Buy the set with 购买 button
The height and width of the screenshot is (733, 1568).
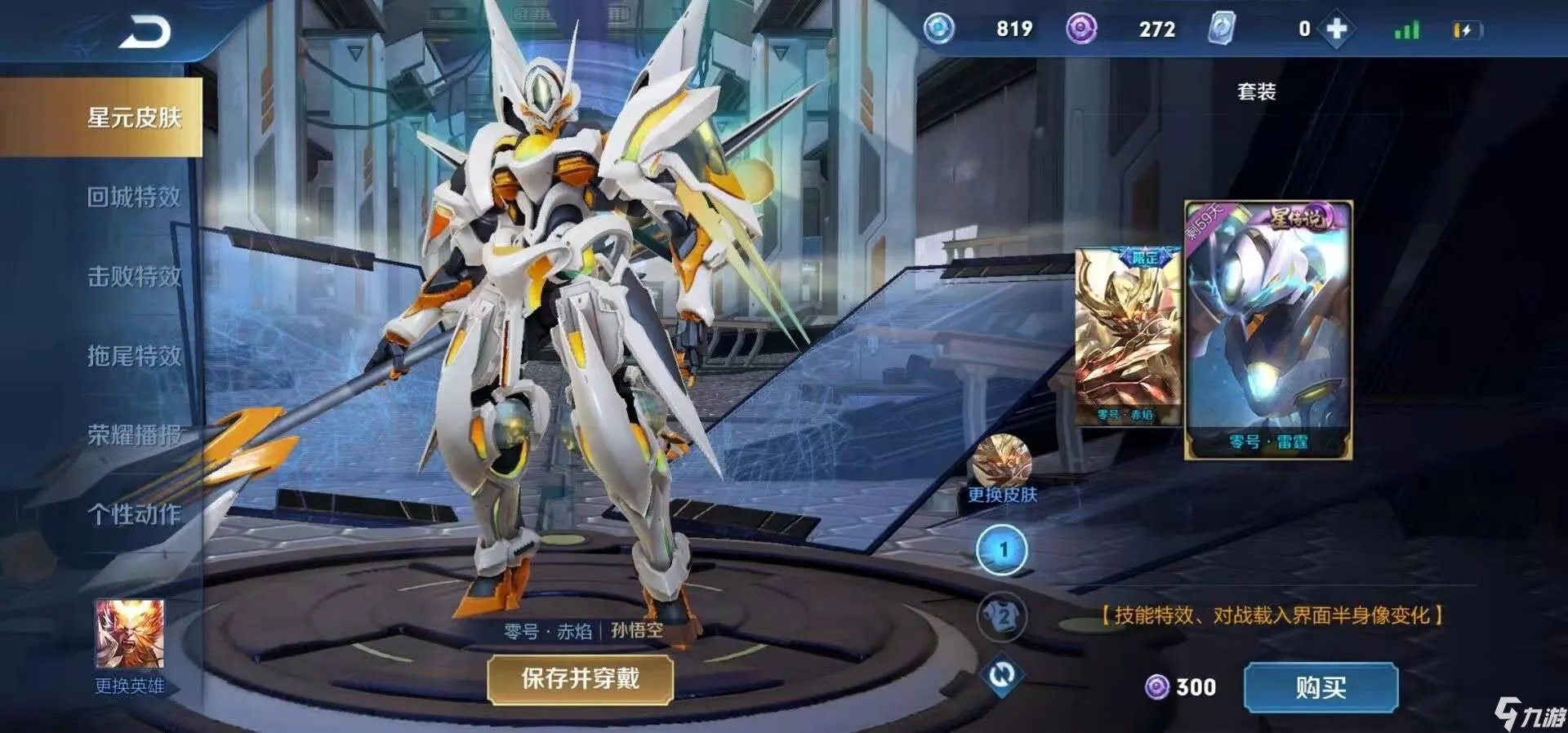tap(1321, 687)
